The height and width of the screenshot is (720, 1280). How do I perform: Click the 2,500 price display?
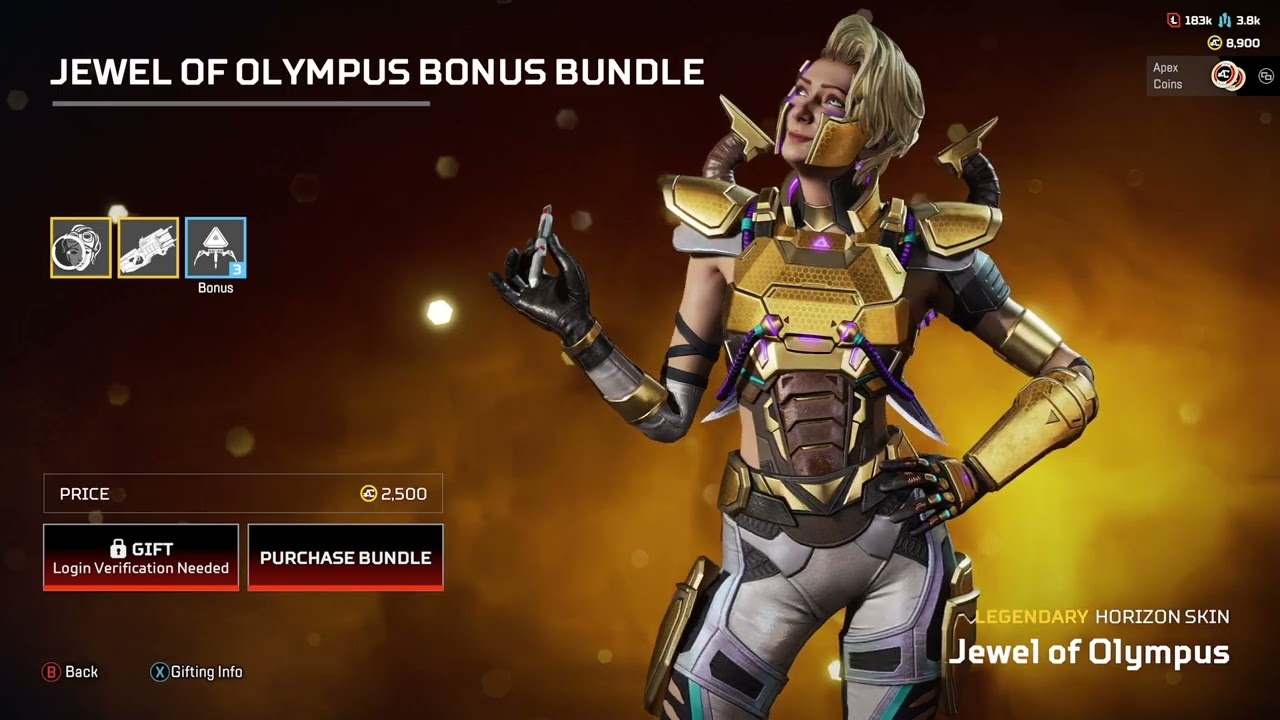404,493
